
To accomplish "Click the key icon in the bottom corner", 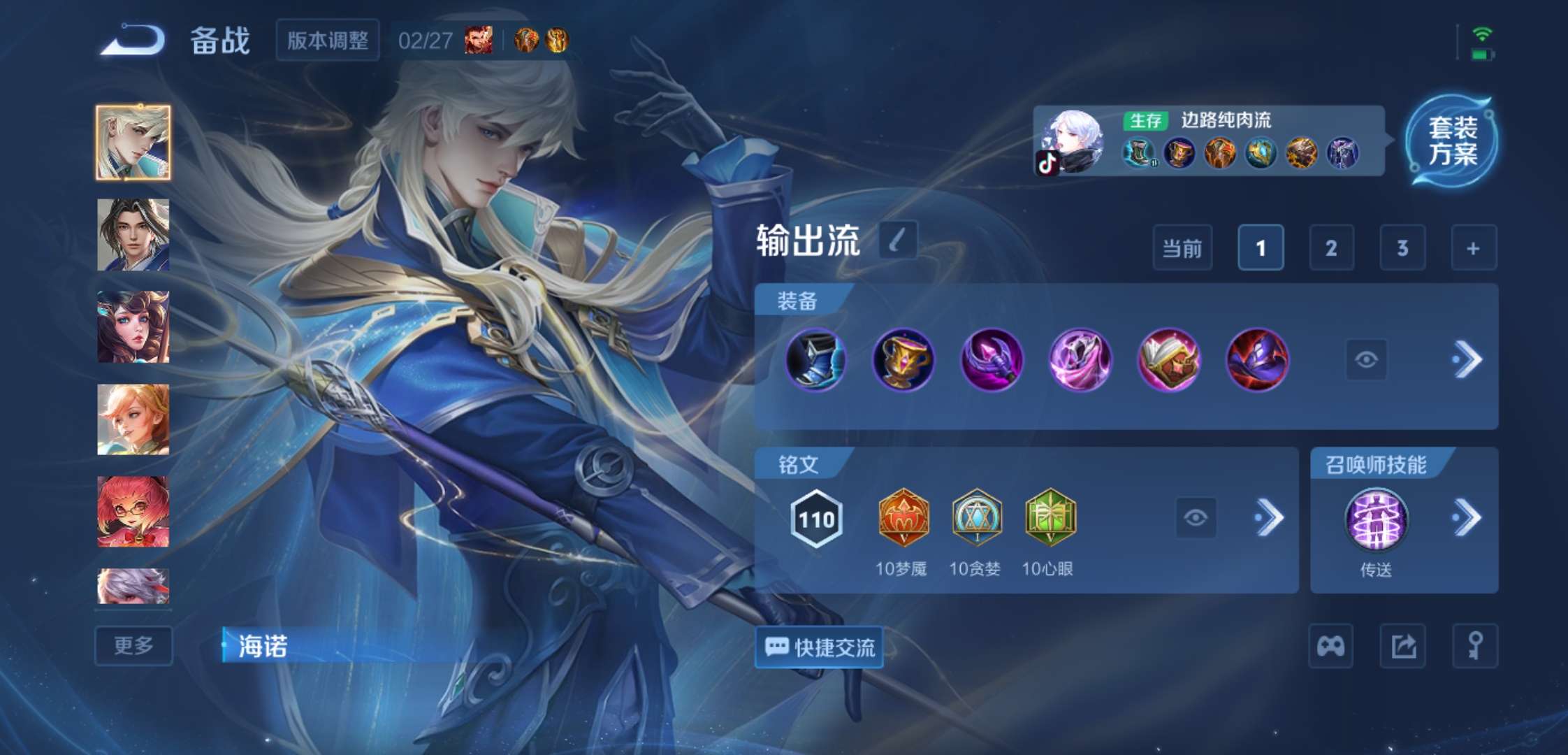I will point(1476,647).
